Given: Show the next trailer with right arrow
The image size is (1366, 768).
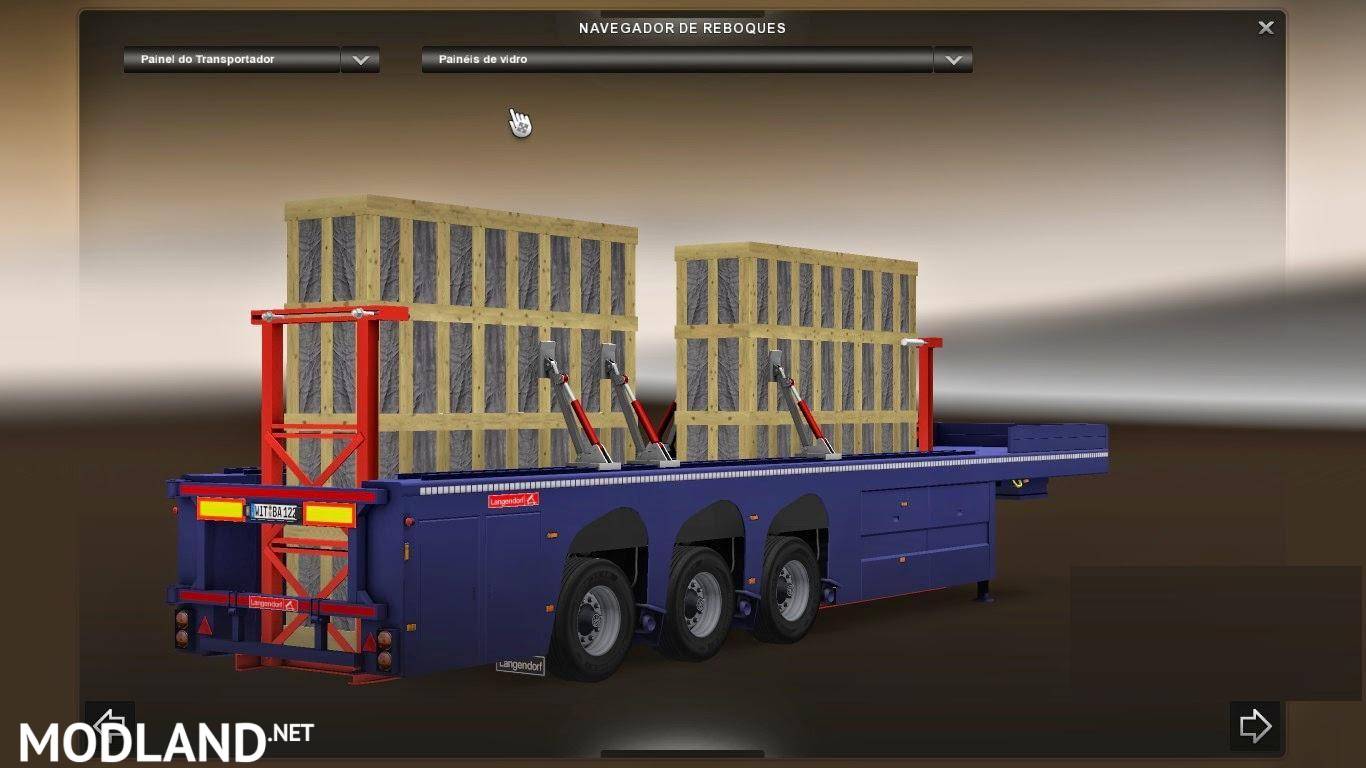Looking at the screenshot, I should (1254, 725).
